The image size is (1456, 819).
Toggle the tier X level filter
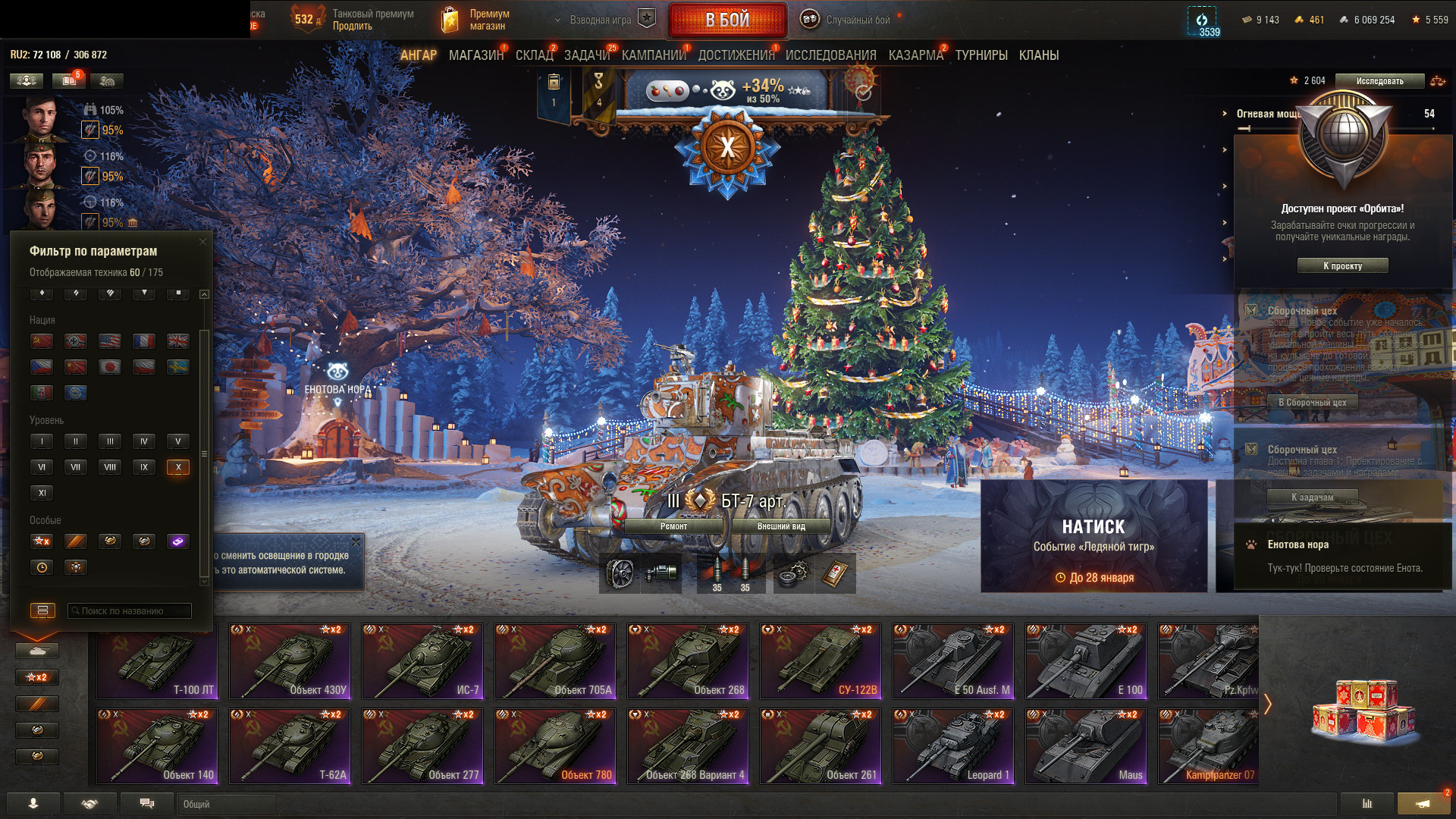tap(178, 467)
